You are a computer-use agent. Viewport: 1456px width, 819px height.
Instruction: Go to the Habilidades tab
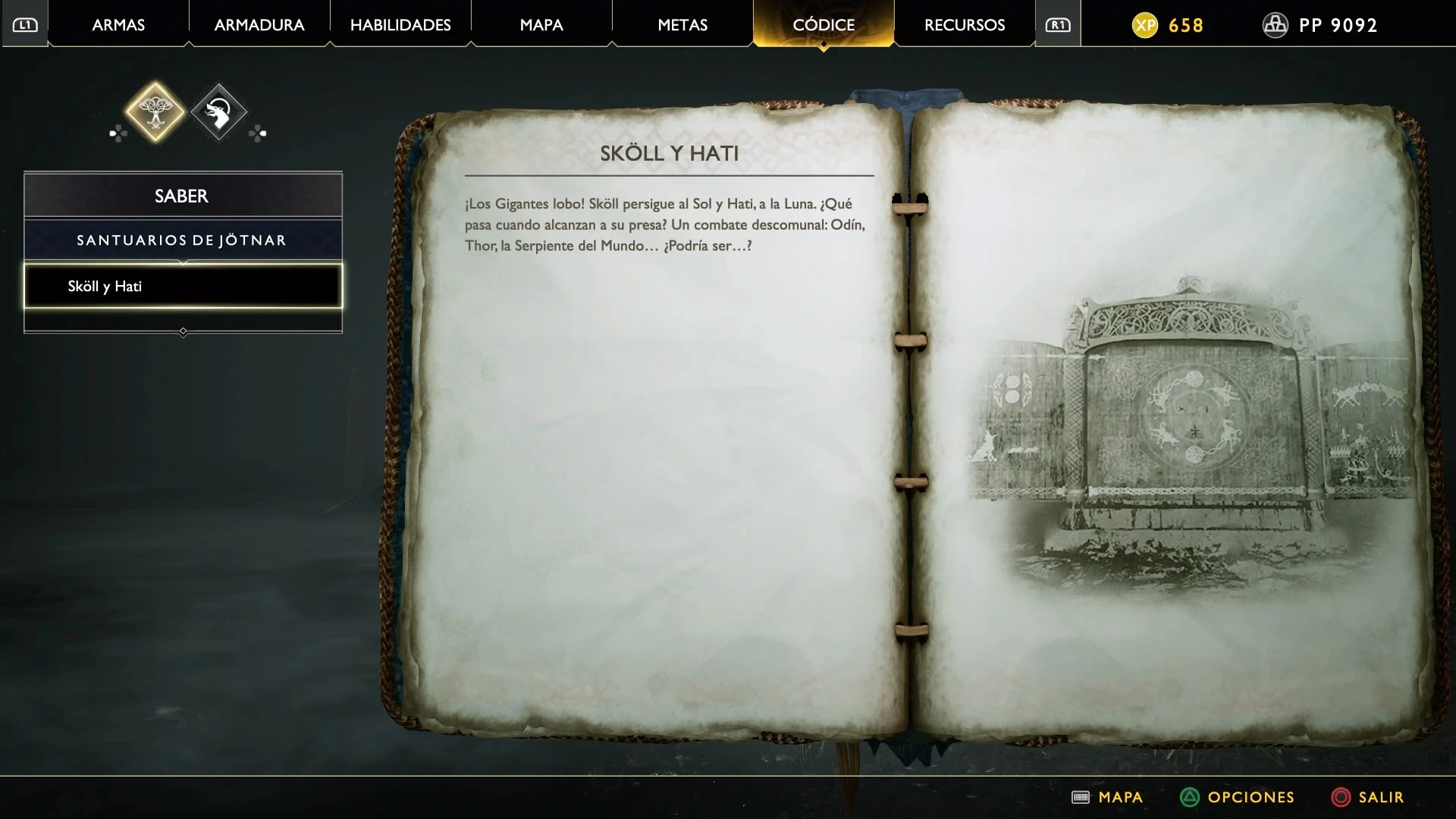(x=400, y=25)
